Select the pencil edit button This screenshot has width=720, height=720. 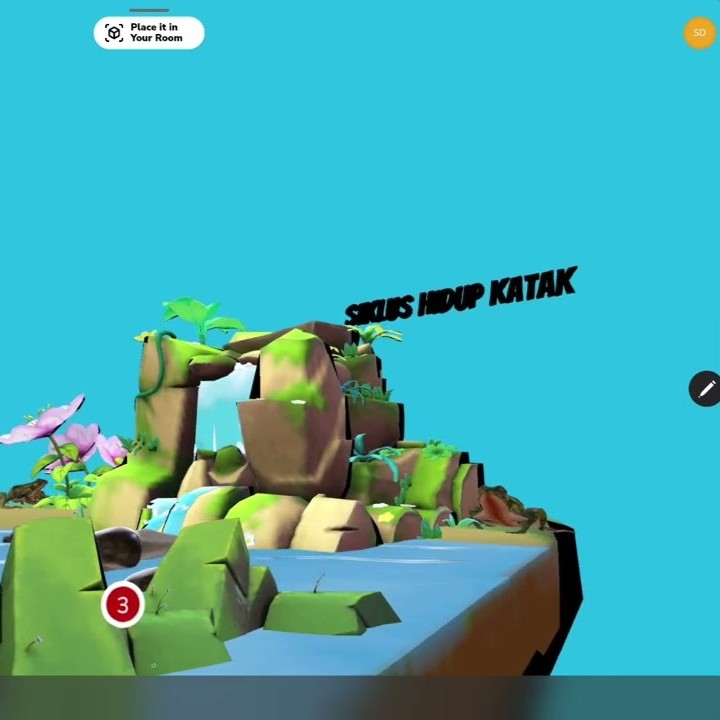(705, 389)
